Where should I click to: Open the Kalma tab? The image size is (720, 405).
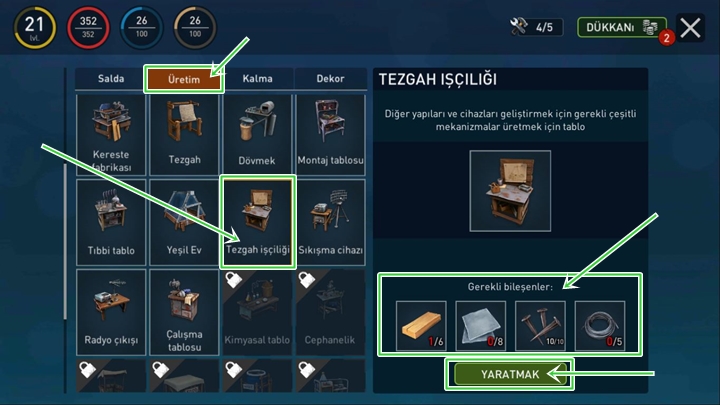258,79
